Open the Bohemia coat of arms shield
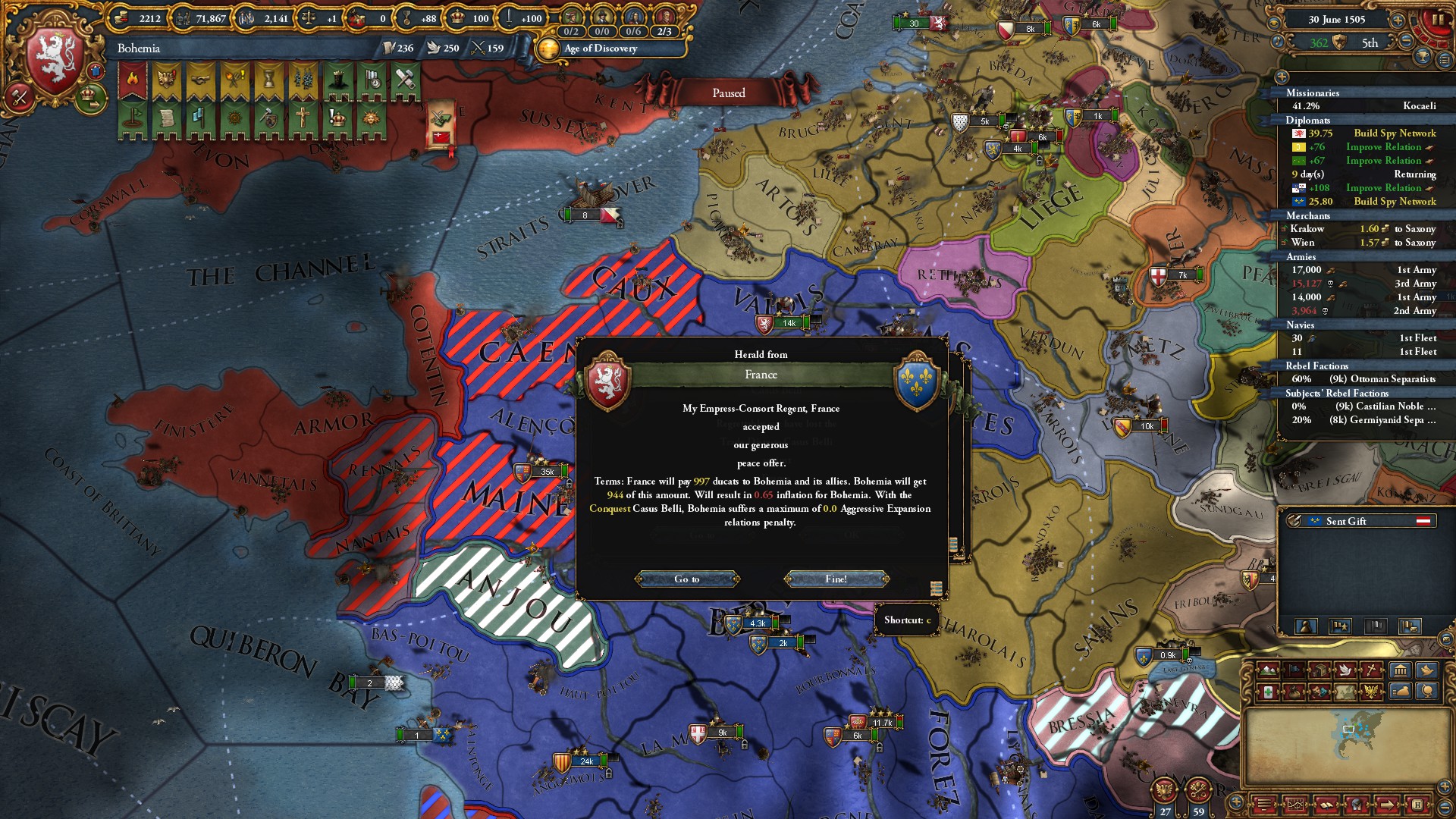 (55, 61)
